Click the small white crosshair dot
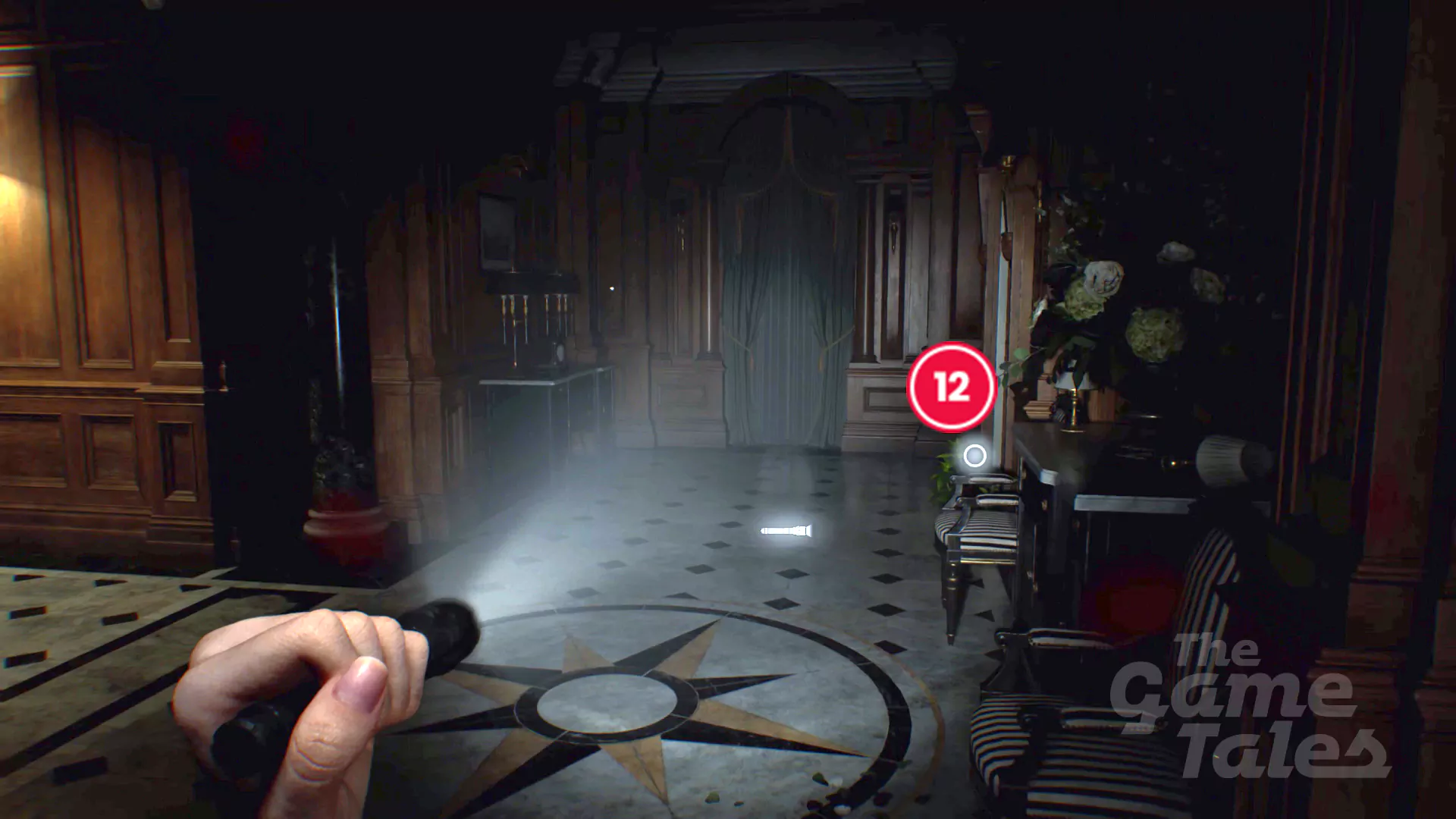The image size is (1456, 819). point(611,288)
